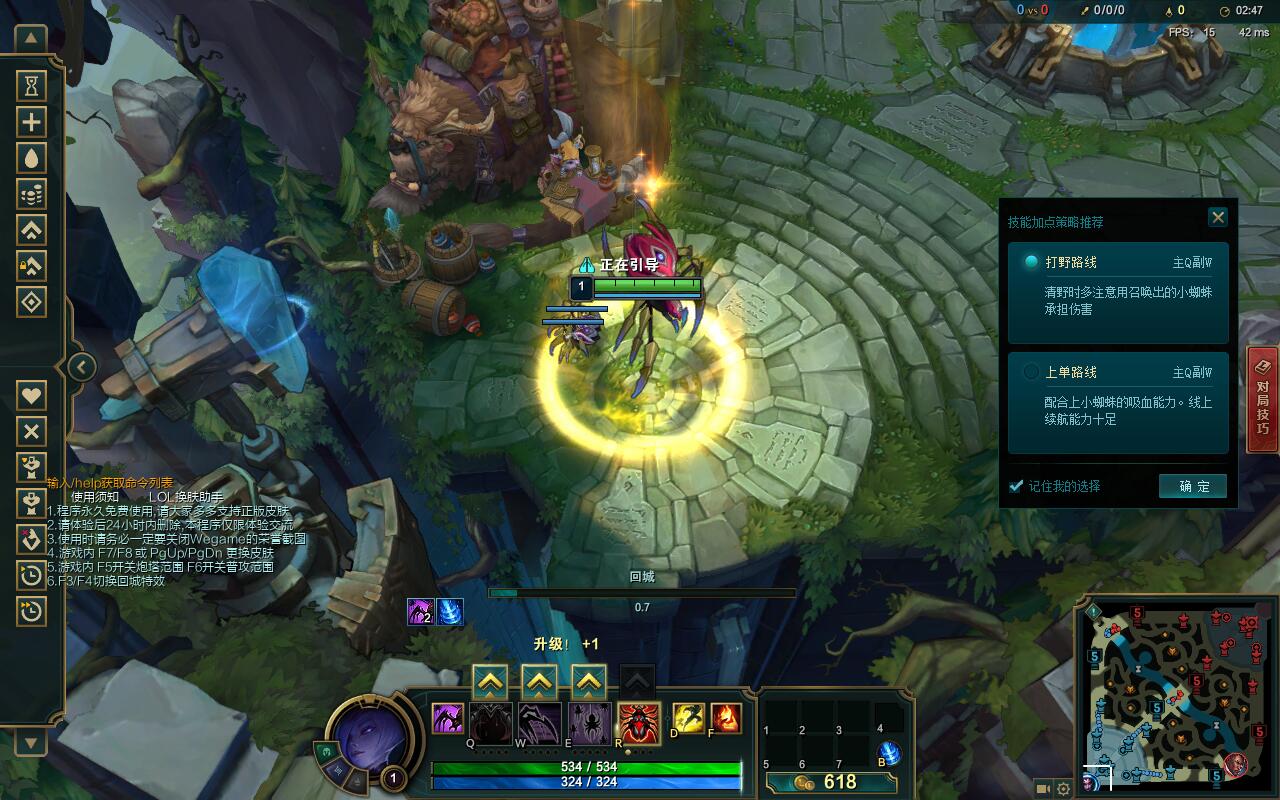Cast the yellow Flash summoner spell
Image resolution: width=1280 pixels, height=800 pixels.
[x=688, y=718]
